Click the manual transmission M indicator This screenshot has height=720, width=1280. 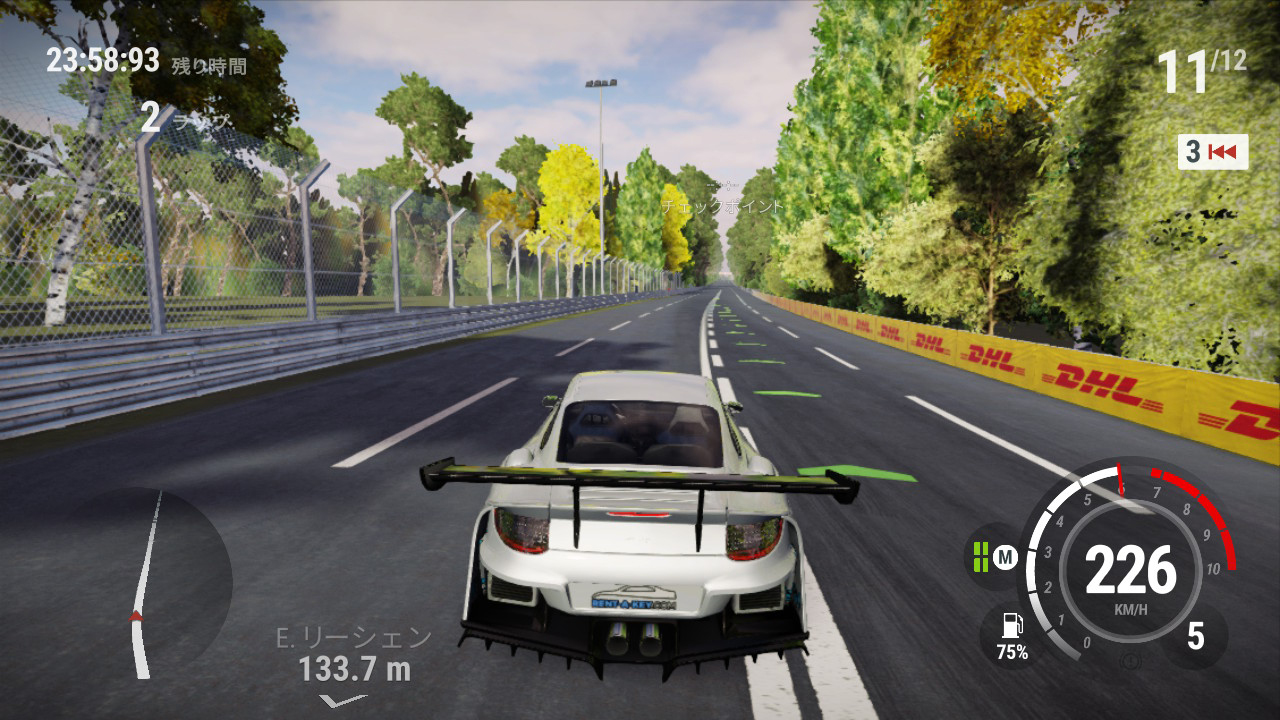1005,557
